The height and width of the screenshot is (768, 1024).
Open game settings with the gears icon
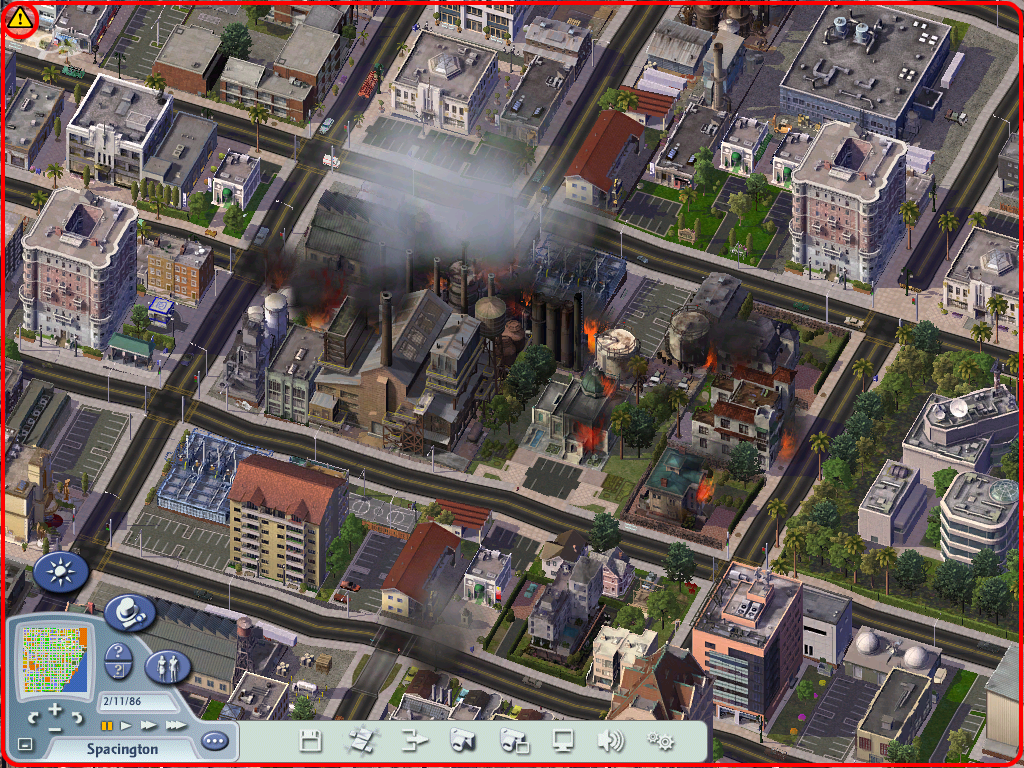(x=659, y=741)
